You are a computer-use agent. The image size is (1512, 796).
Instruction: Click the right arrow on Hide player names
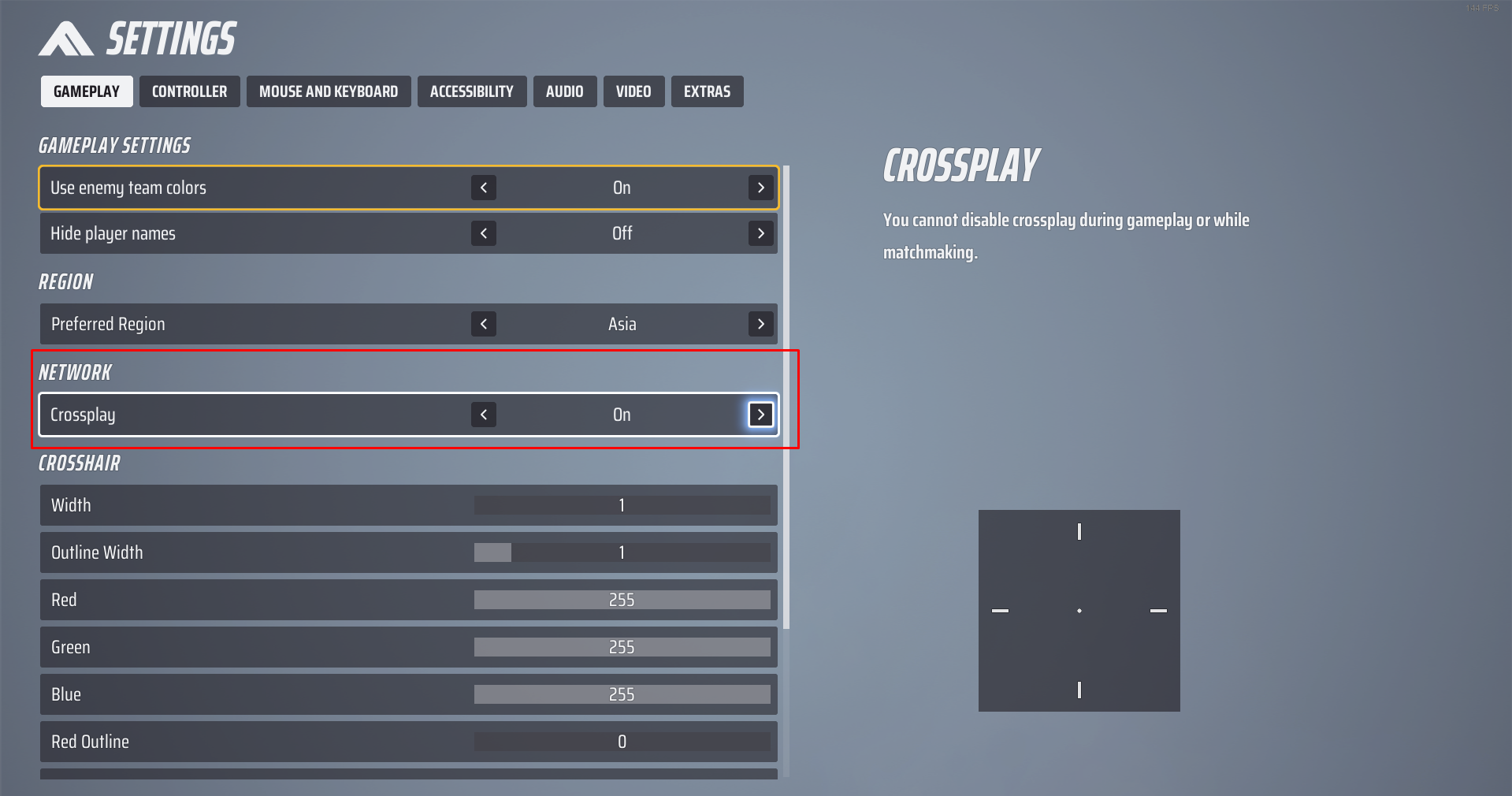760,233
